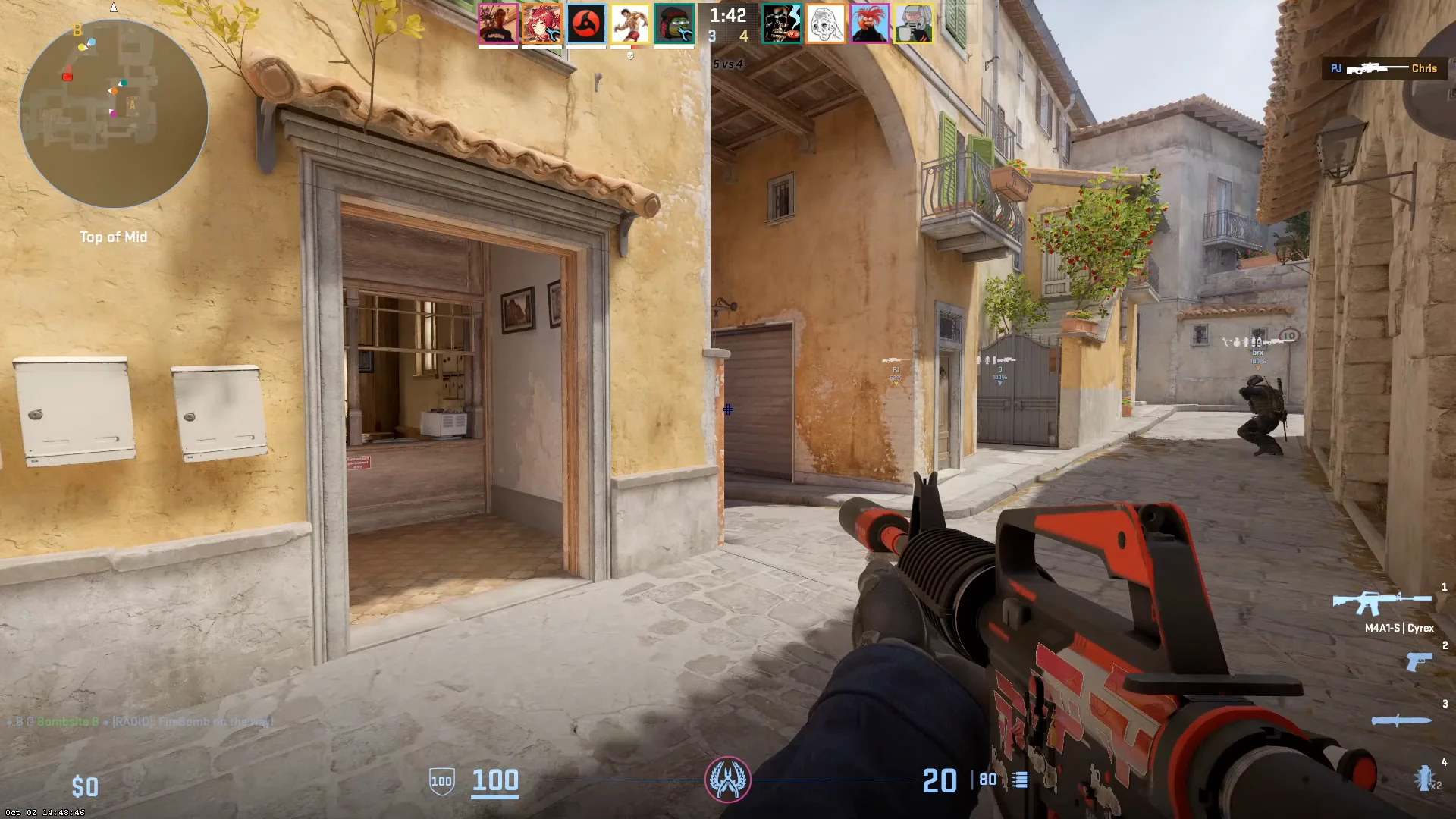This screenshot has height=819, width=1456.
Task: Click the Bombsite B radio chat message
Action: click(x=140, y=721)
